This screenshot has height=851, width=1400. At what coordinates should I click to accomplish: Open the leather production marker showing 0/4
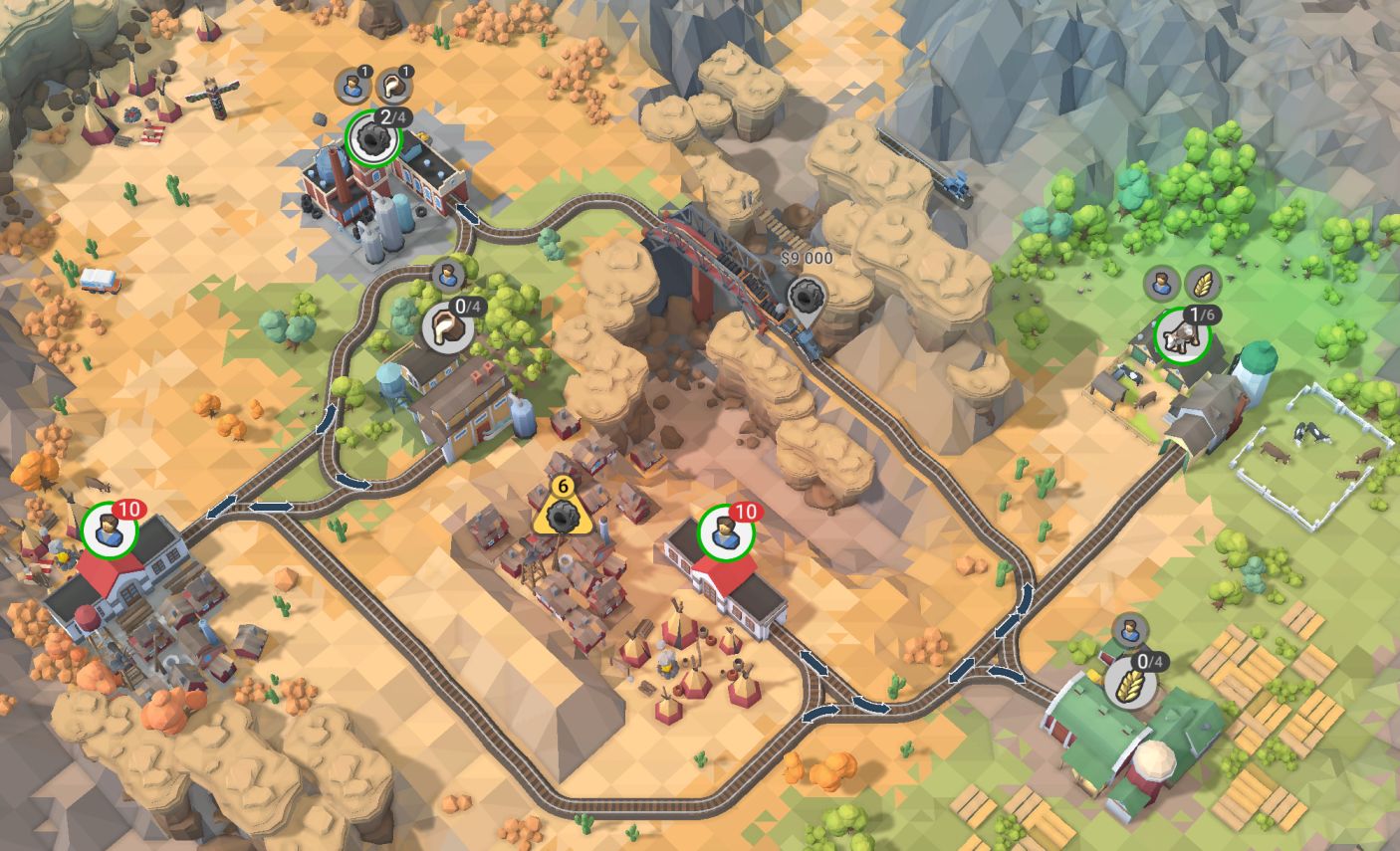pos(447,327)
